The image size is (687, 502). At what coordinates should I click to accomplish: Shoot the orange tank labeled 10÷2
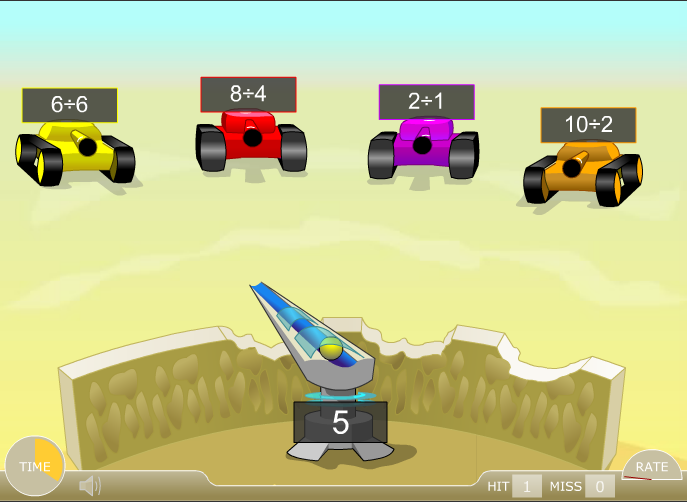pyautogui.click(x=582, y=168)
